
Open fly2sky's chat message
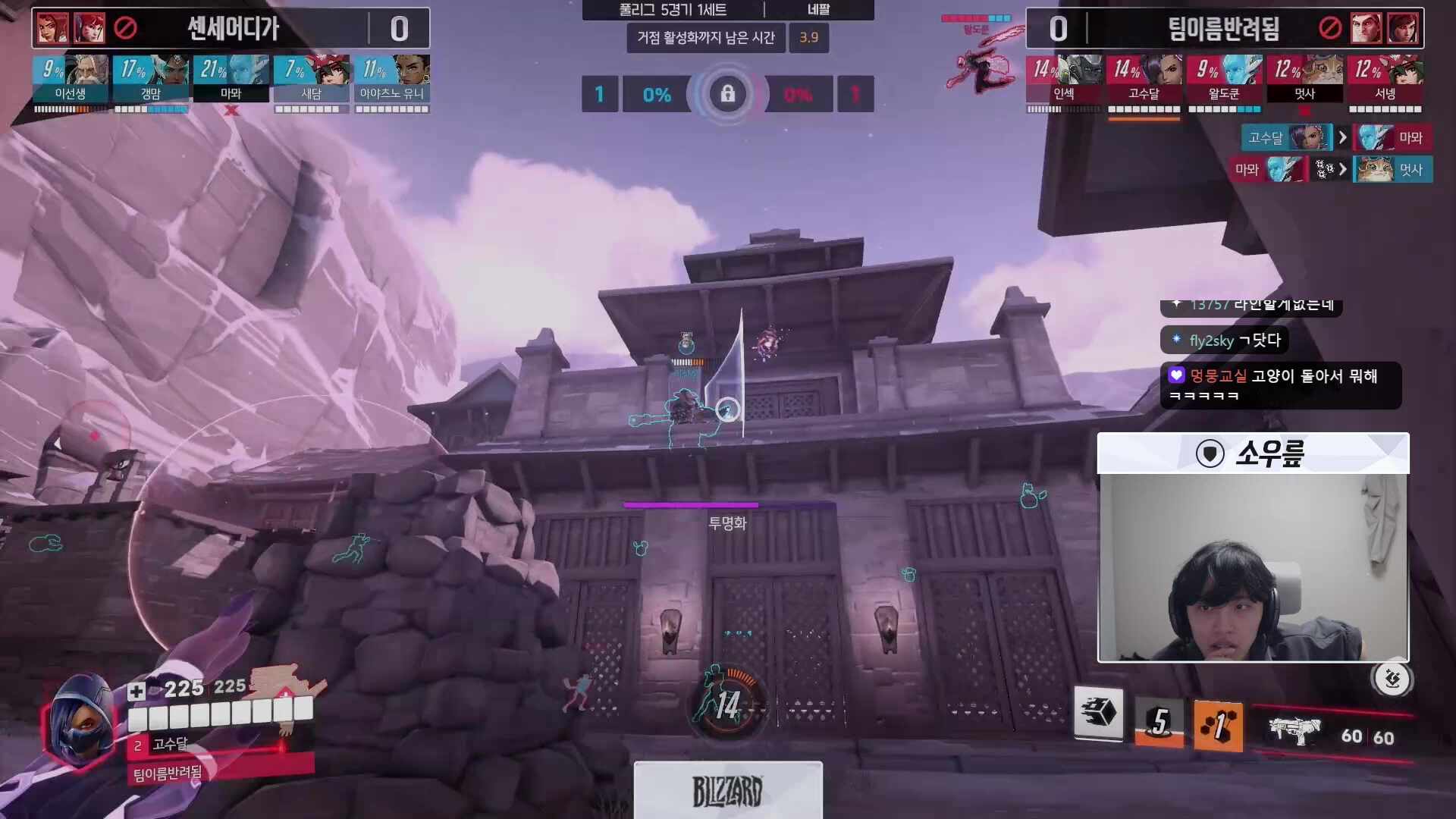[1225, 340]
